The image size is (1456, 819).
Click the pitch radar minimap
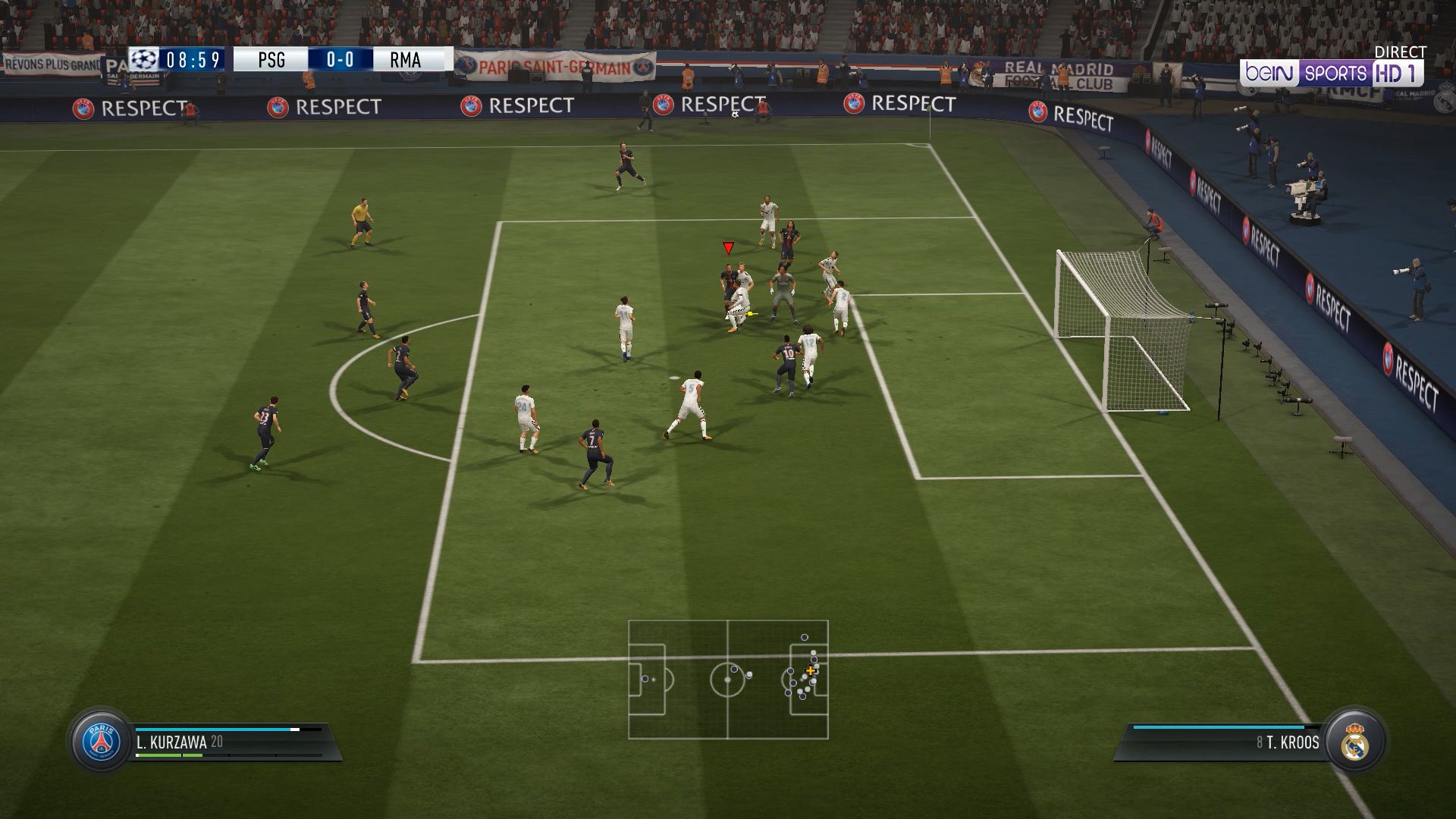point(728,679)
